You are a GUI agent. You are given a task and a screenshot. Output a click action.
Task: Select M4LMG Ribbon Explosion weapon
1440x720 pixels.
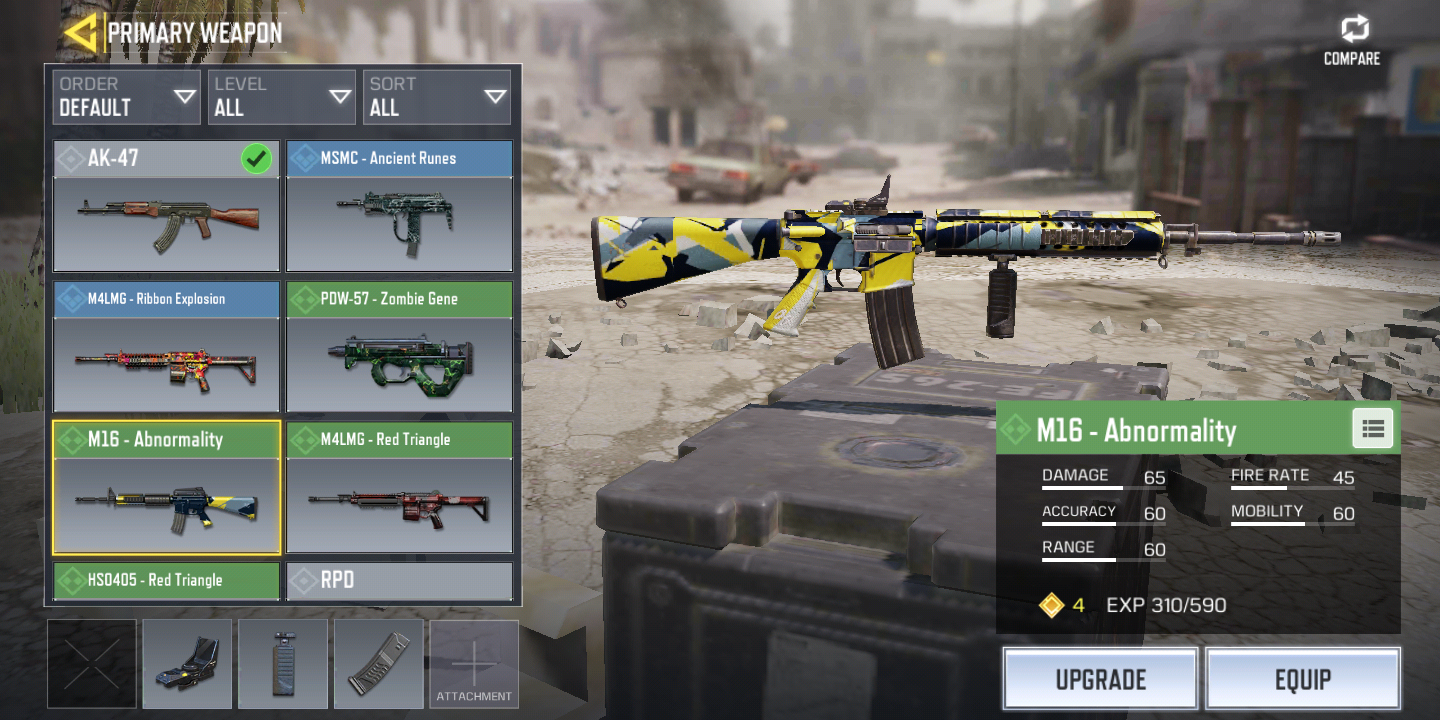coord(166,347)
